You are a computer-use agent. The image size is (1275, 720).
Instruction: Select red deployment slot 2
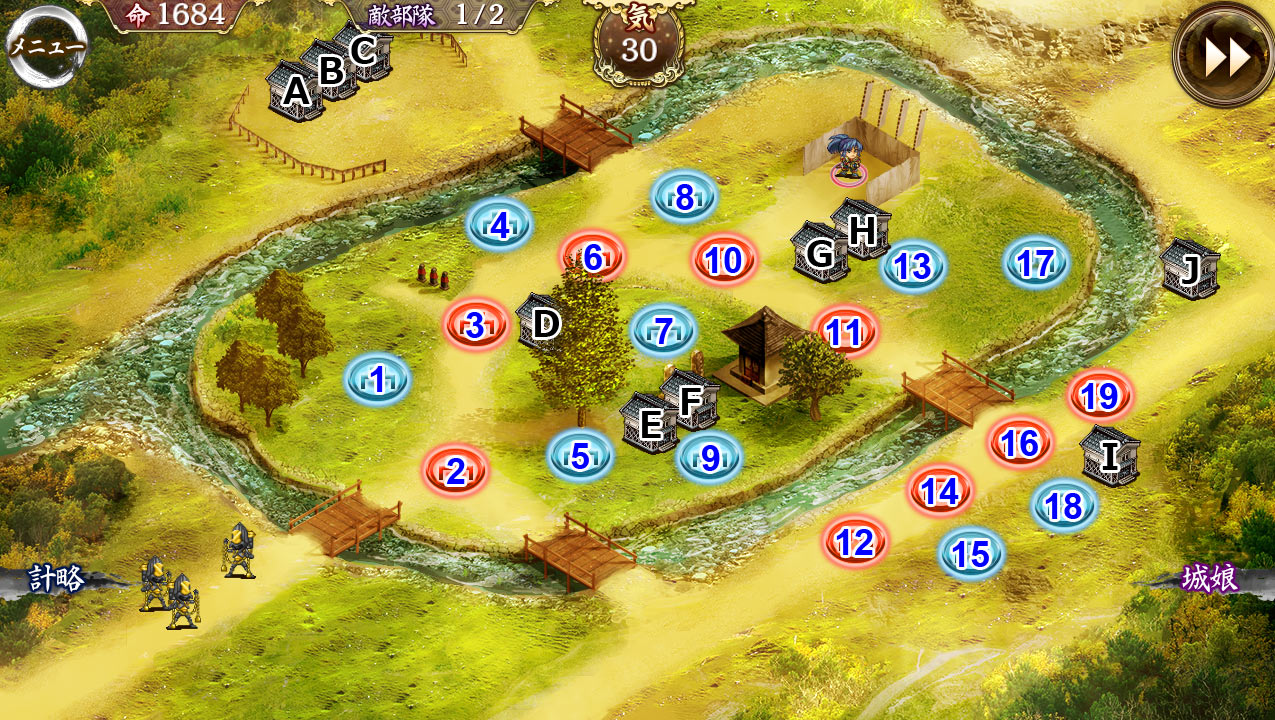455,471
